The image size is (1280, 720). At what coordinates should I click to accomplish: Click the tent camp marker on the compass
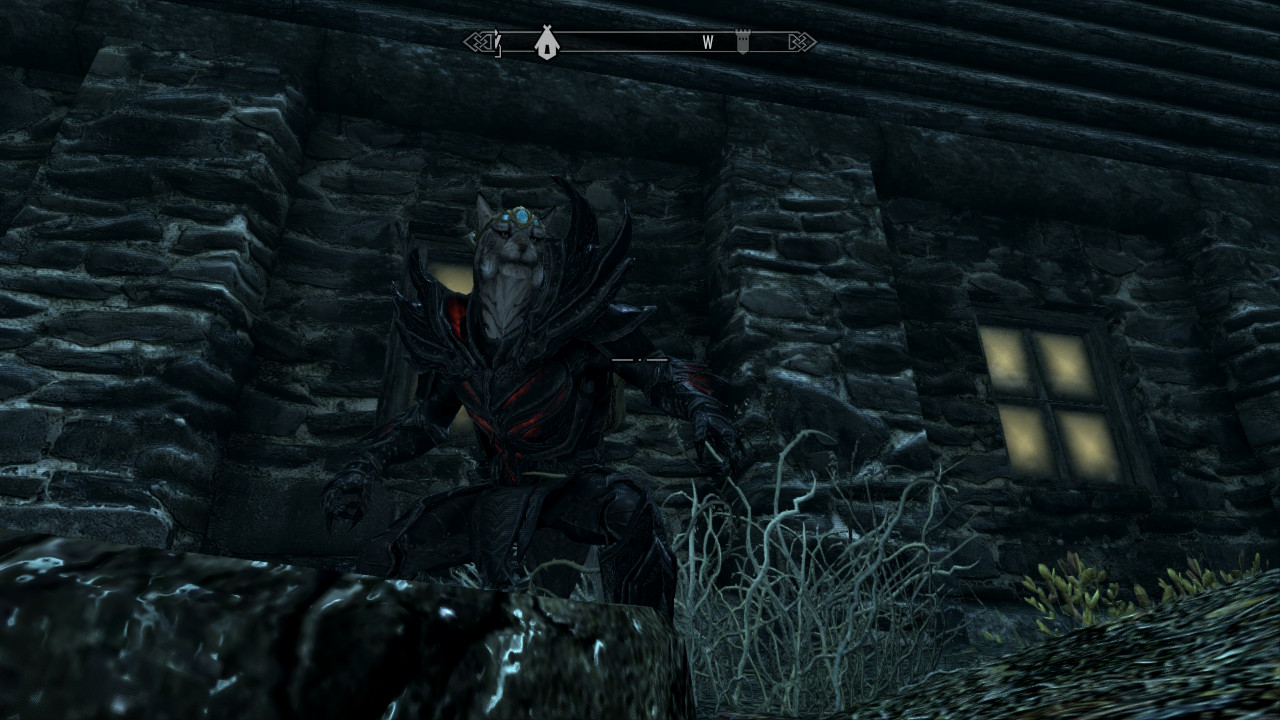click(x=546, y=42)
